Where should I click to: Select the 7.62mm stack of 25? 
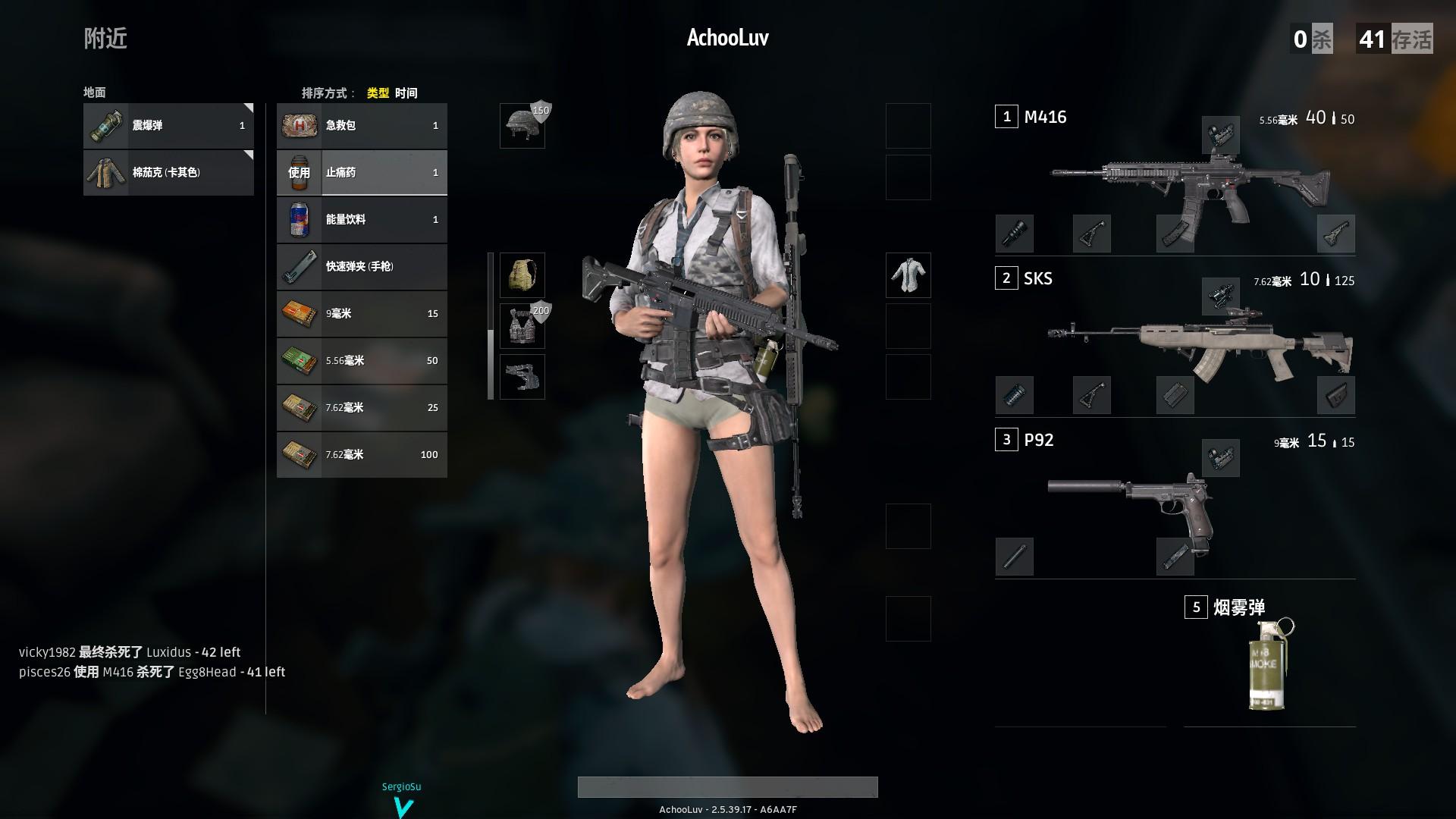point(362,408)
